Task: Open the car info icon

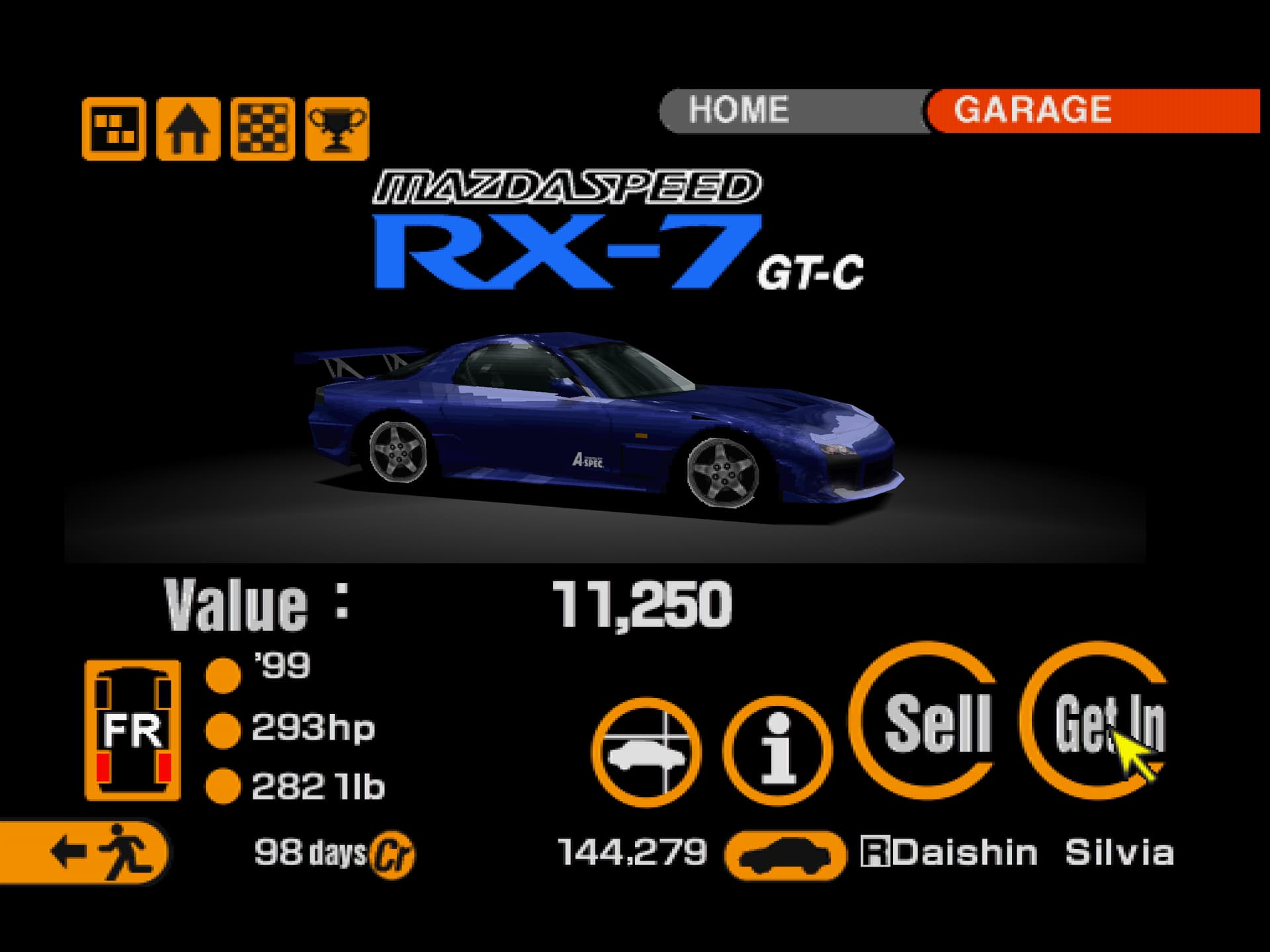Action: [777, 752]
